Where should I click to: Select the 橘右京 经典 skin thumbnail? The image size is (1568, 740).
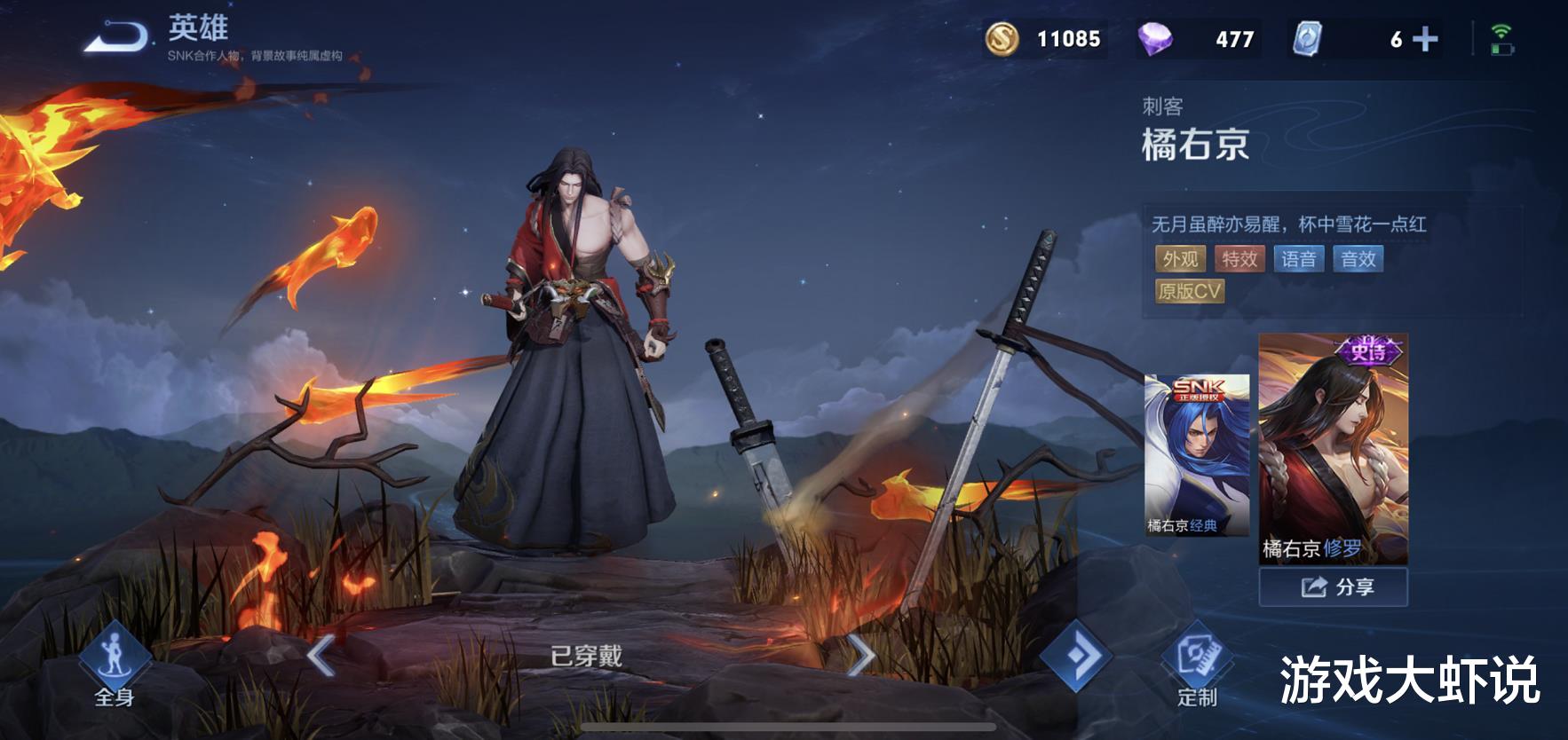(1196, 454)
